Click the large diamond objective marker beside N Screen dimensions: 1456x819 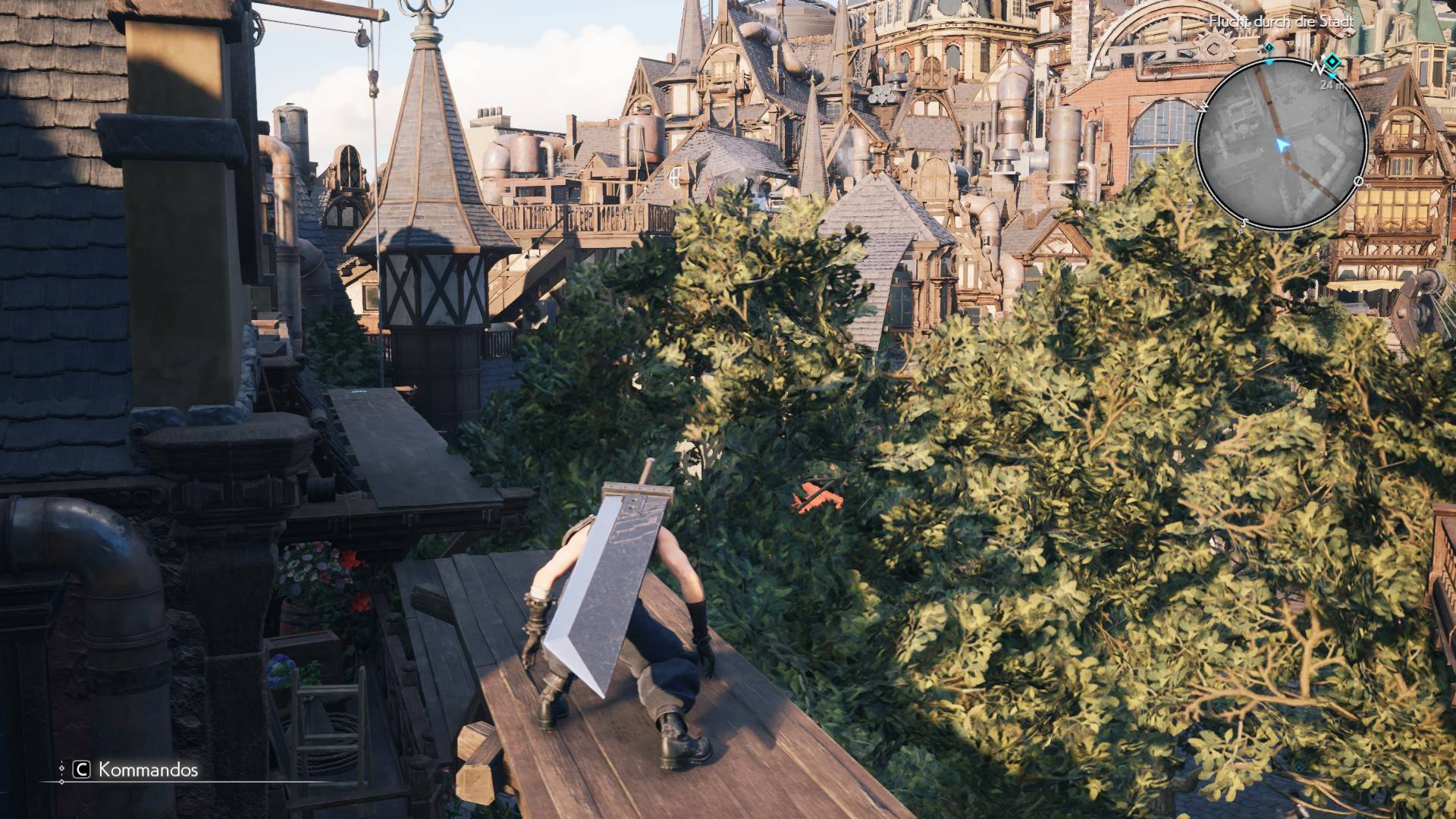click(1331, 62)
